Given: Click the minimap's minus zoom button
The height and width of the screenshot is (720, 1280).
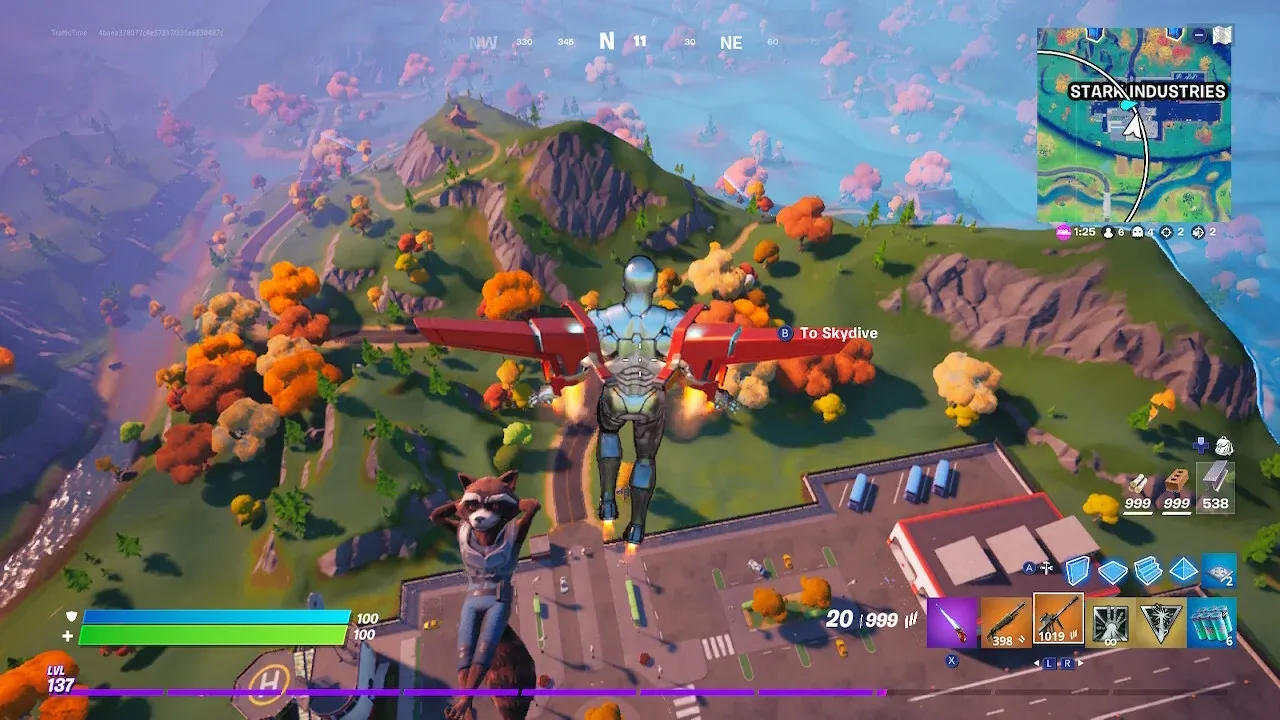Looking at the screenshot, I should click(1199, 35).
